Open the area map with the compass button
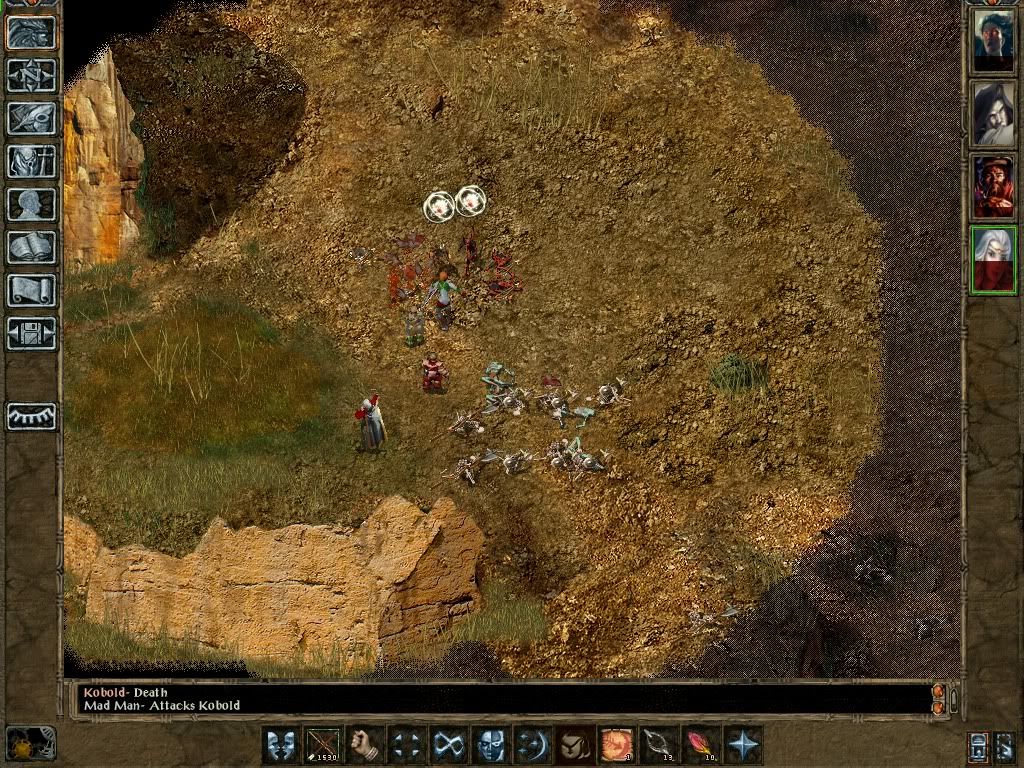This screenshot has width=1024, height=768. click(31, 75)
